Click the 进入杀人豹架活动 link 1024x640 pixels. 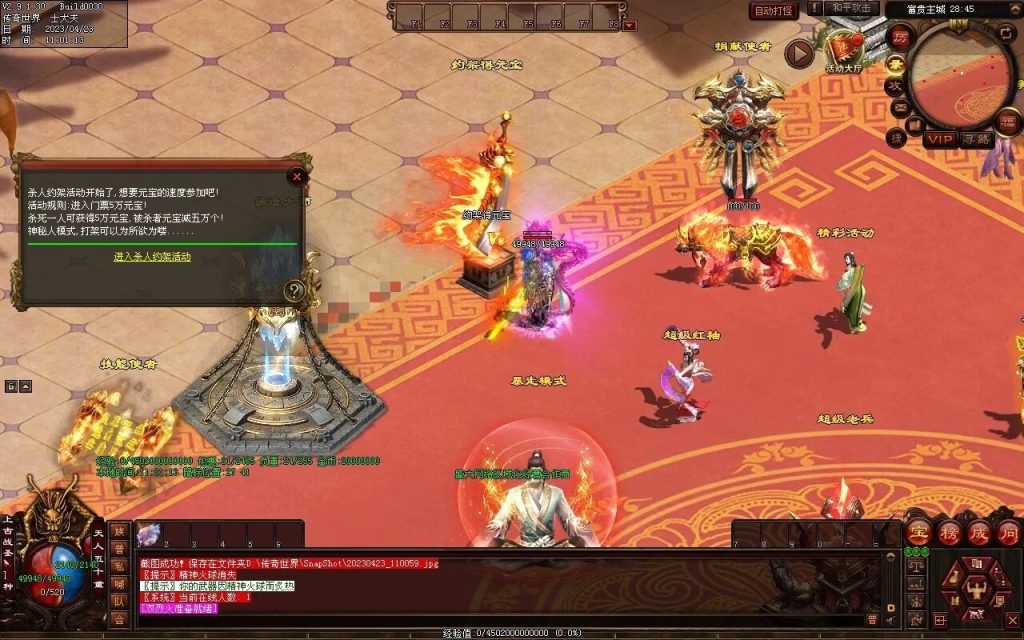coord(152,257)
